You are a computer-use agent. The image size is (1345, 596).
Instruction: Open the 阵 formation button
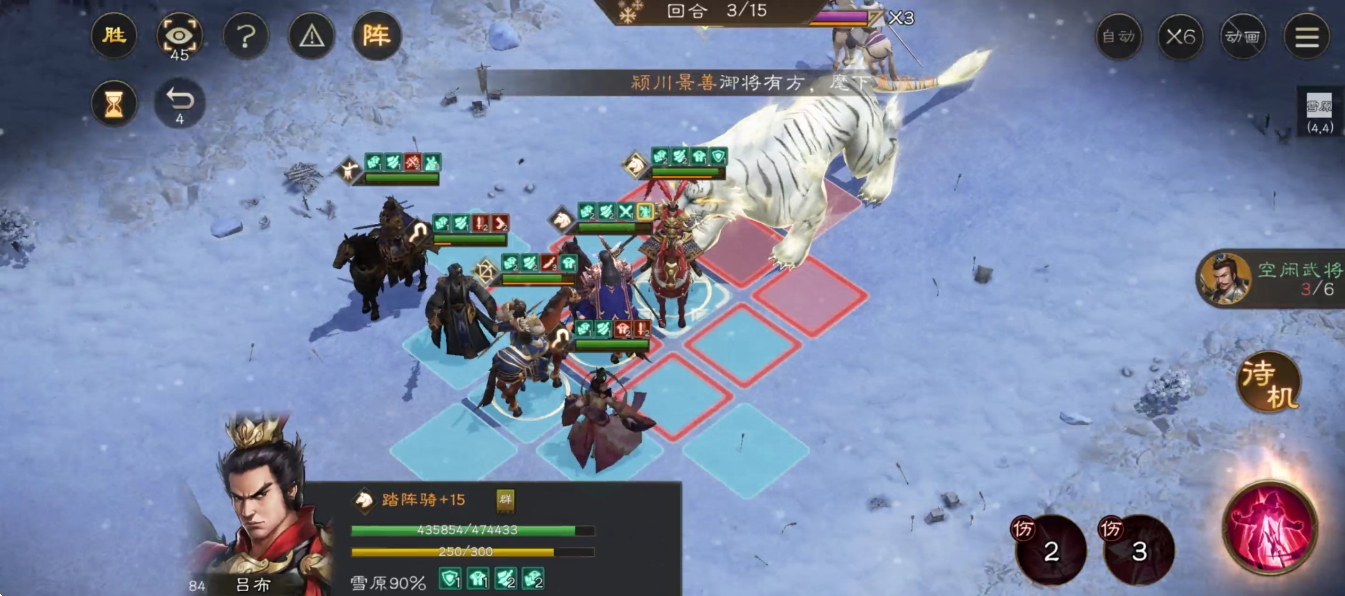point(377,37)
